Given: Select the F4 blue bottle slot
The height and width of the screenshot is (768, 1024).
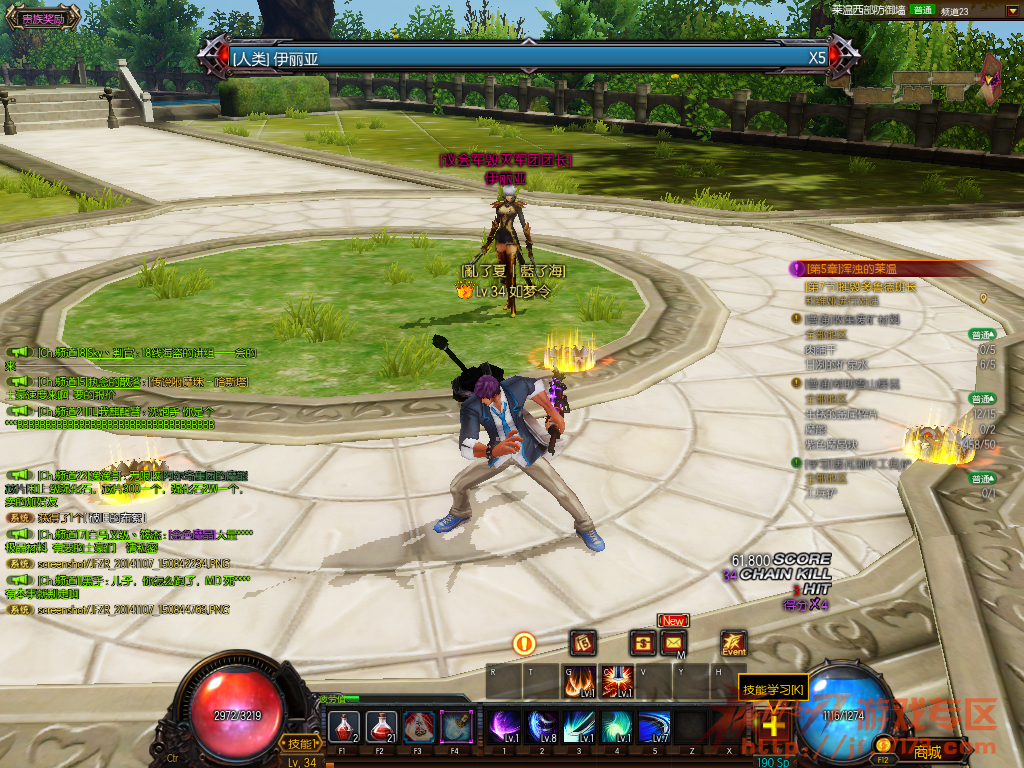Looking at the screenshot, I should 457,724.
